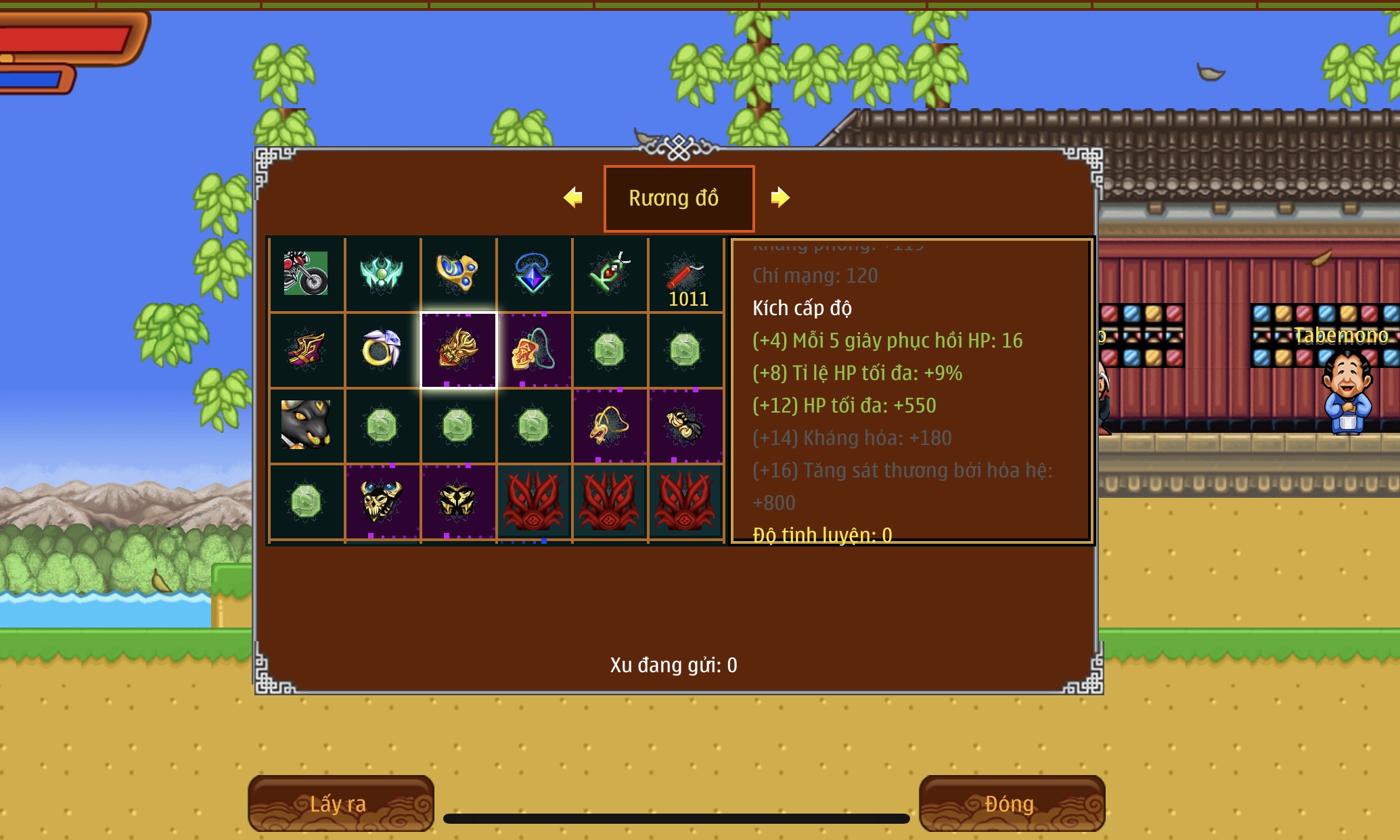Select the black and gold mask item
1400x840 pixels.
pyautogui.click(x=458, y=501)
